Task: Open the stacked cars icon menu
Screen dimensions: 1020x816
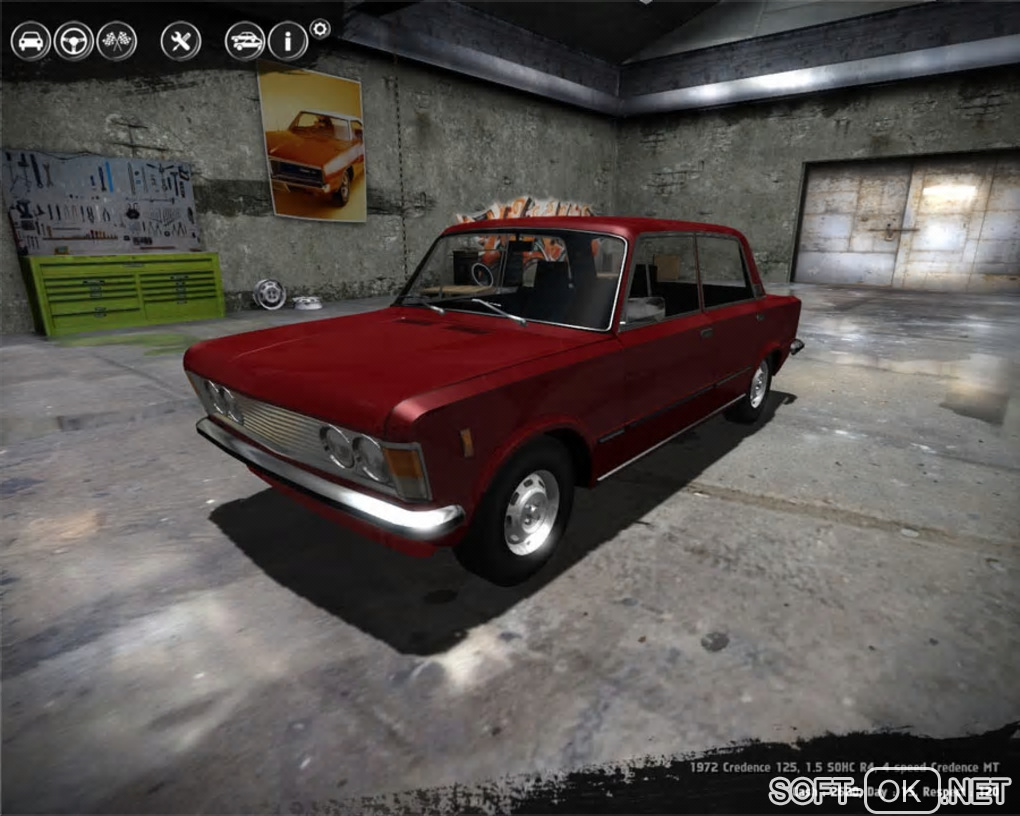Action: (245, 41)
